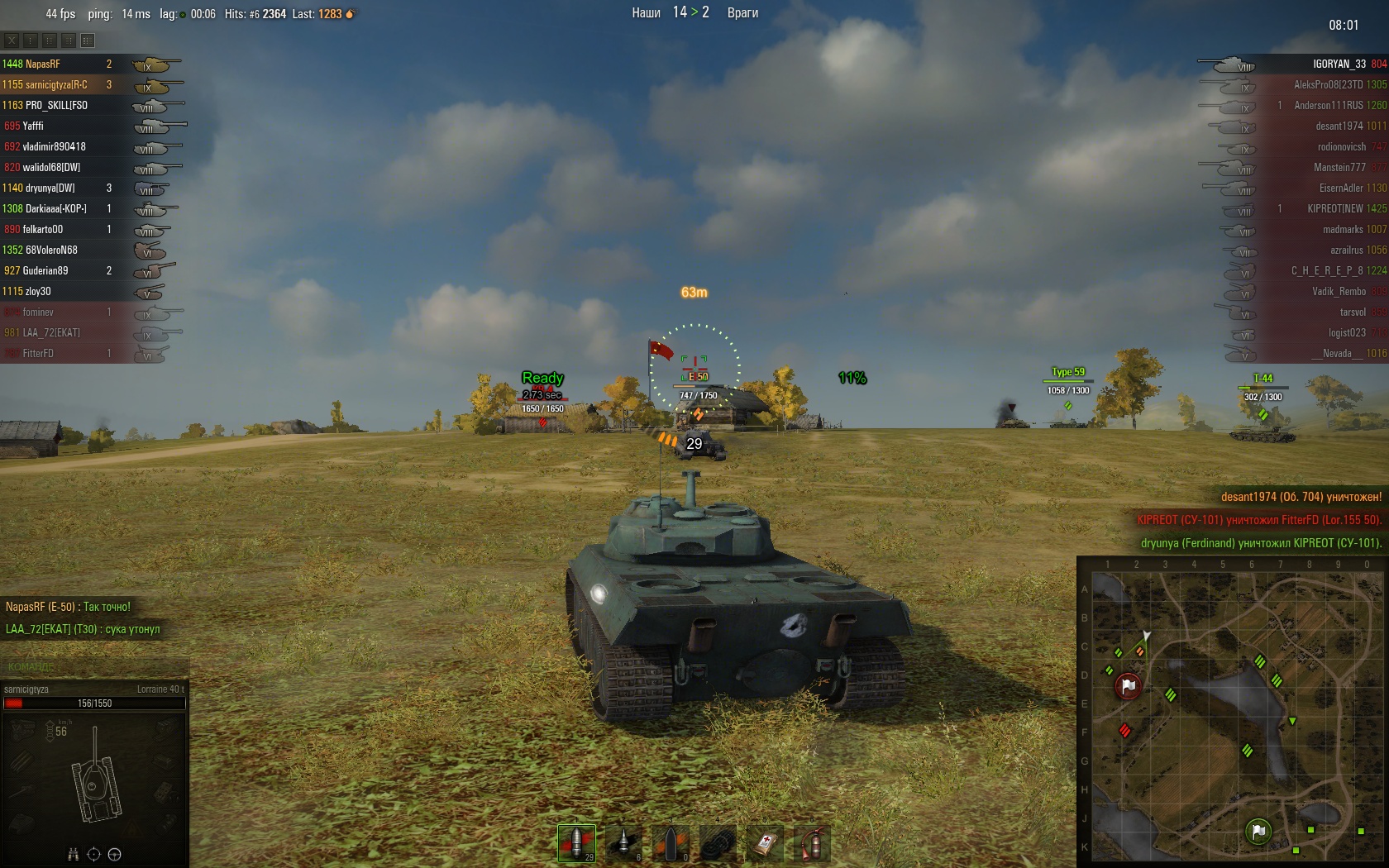
Task: Select IGORYAN_33 in the enemy team list
Action: [1339, 64]
